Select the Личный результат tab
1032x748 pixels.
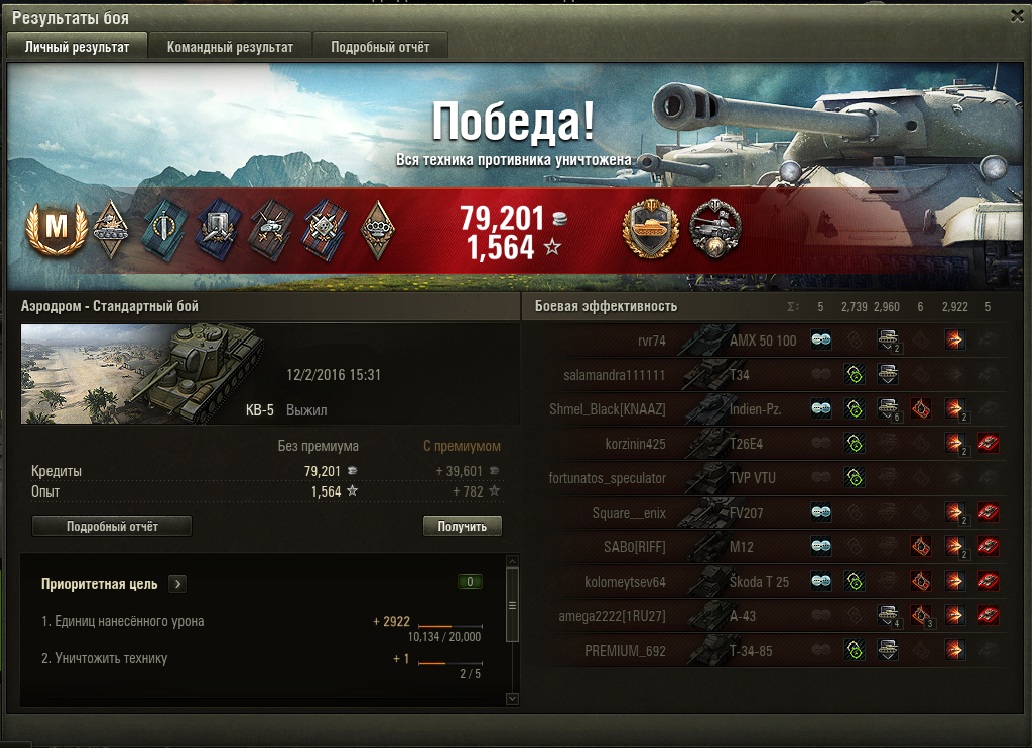77,47
